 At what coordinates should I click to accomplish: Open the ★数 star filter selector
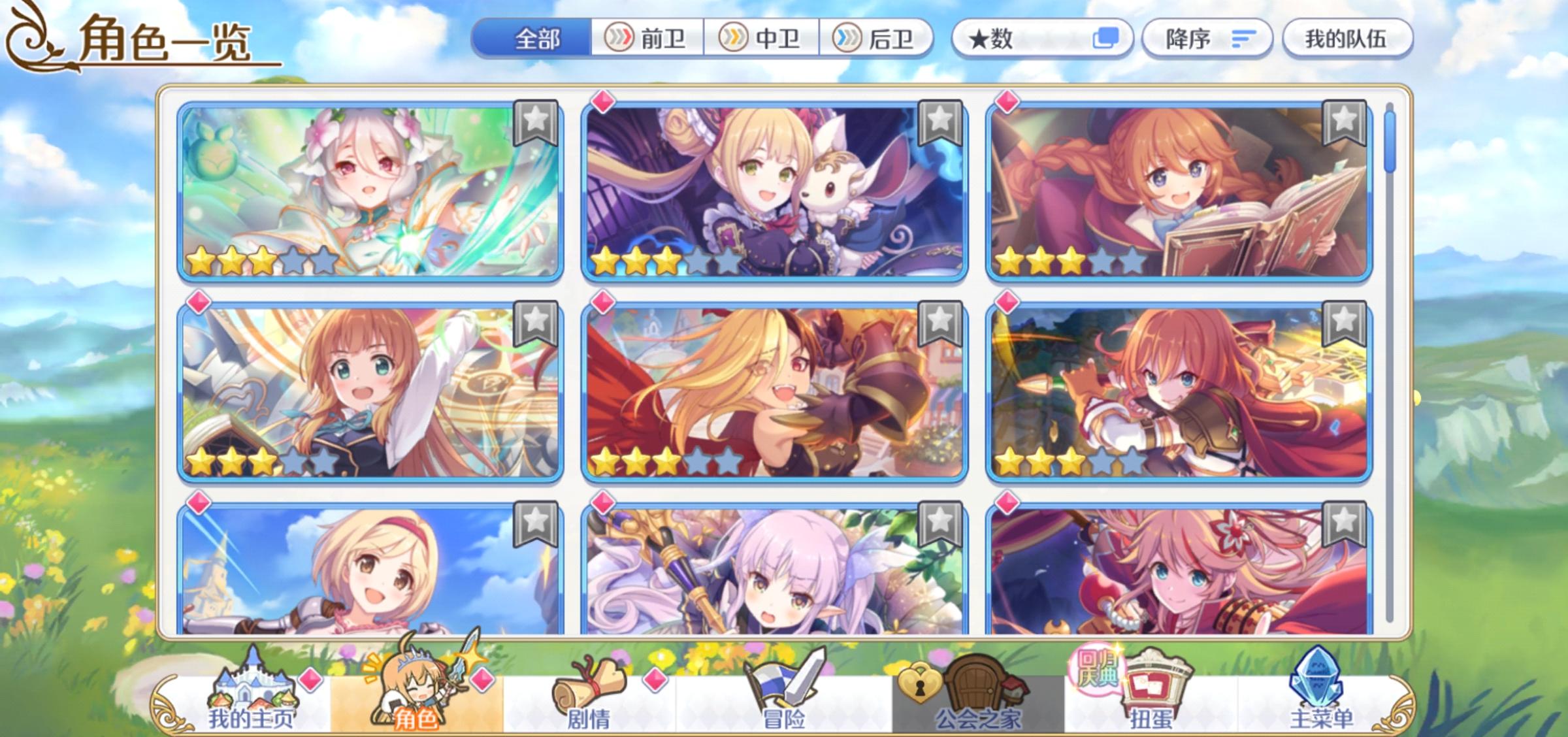point(1040,39)
